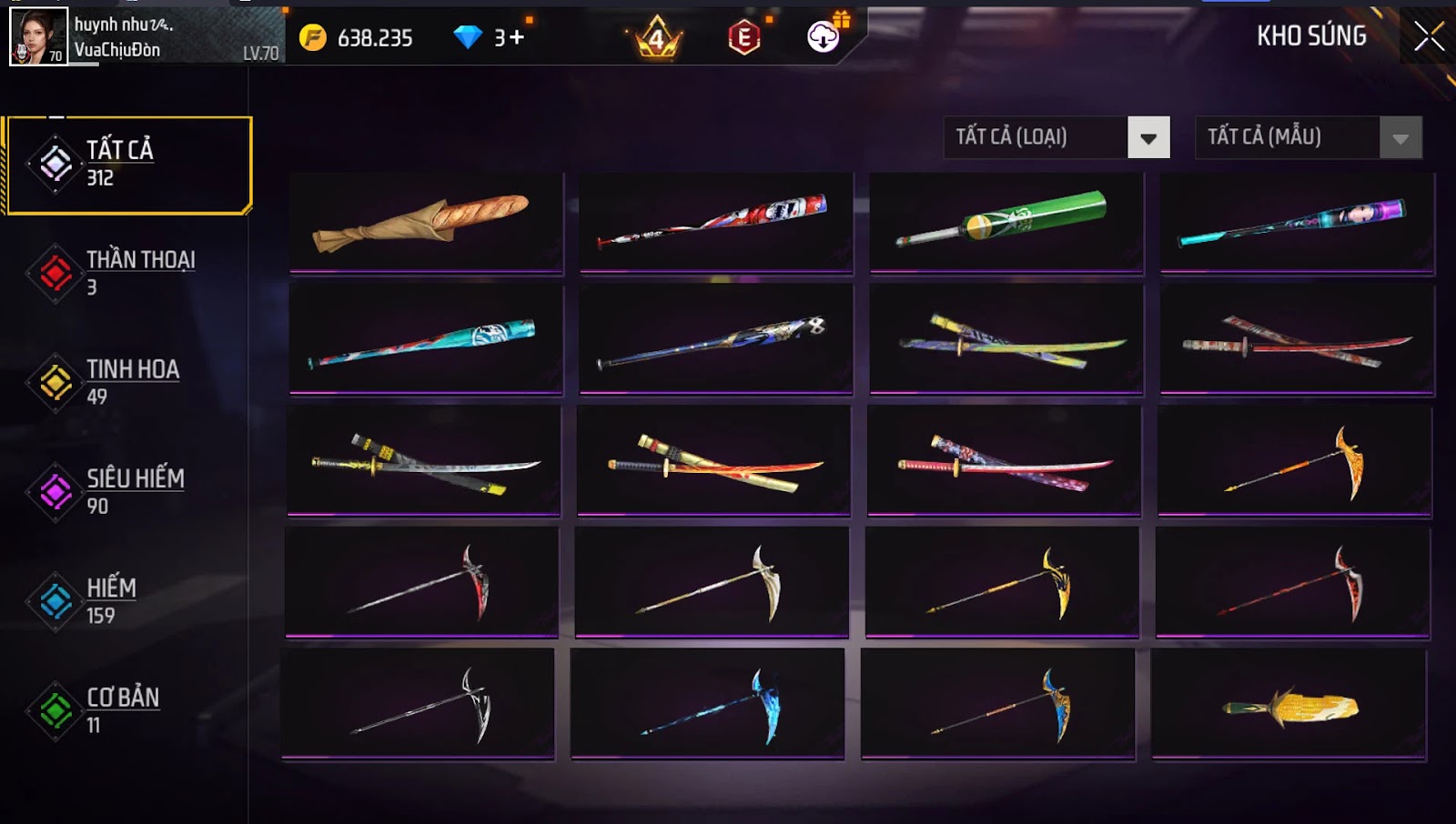Add more diamonds with the plus button
1456x824 pixels.
pyautogui.click(x=517, y=37)
